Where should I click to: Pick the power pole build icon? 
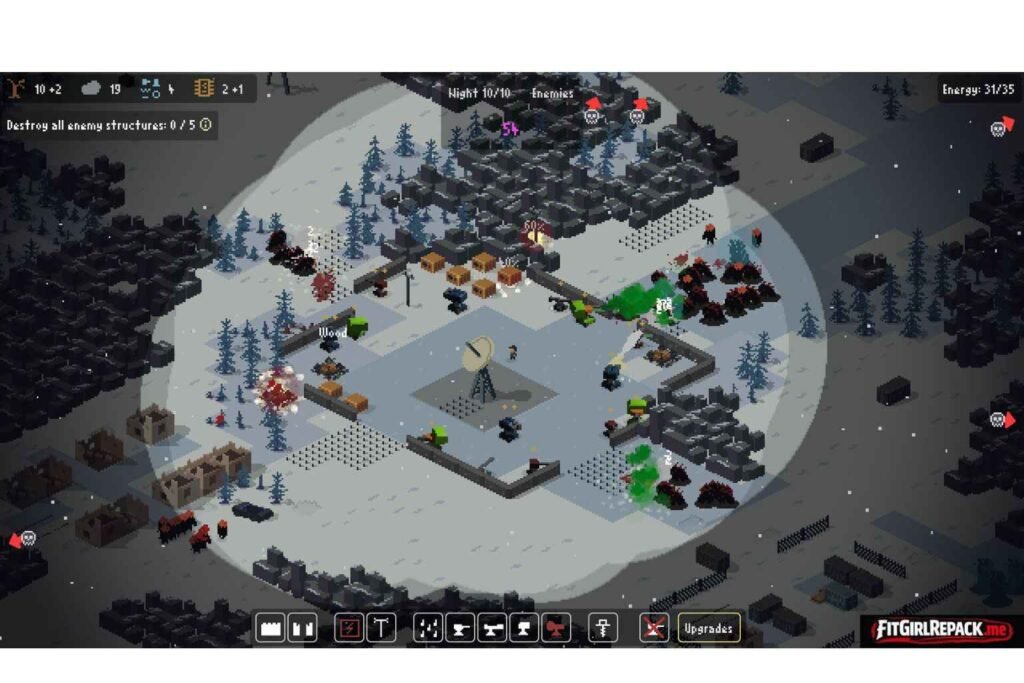click(381, 628)
